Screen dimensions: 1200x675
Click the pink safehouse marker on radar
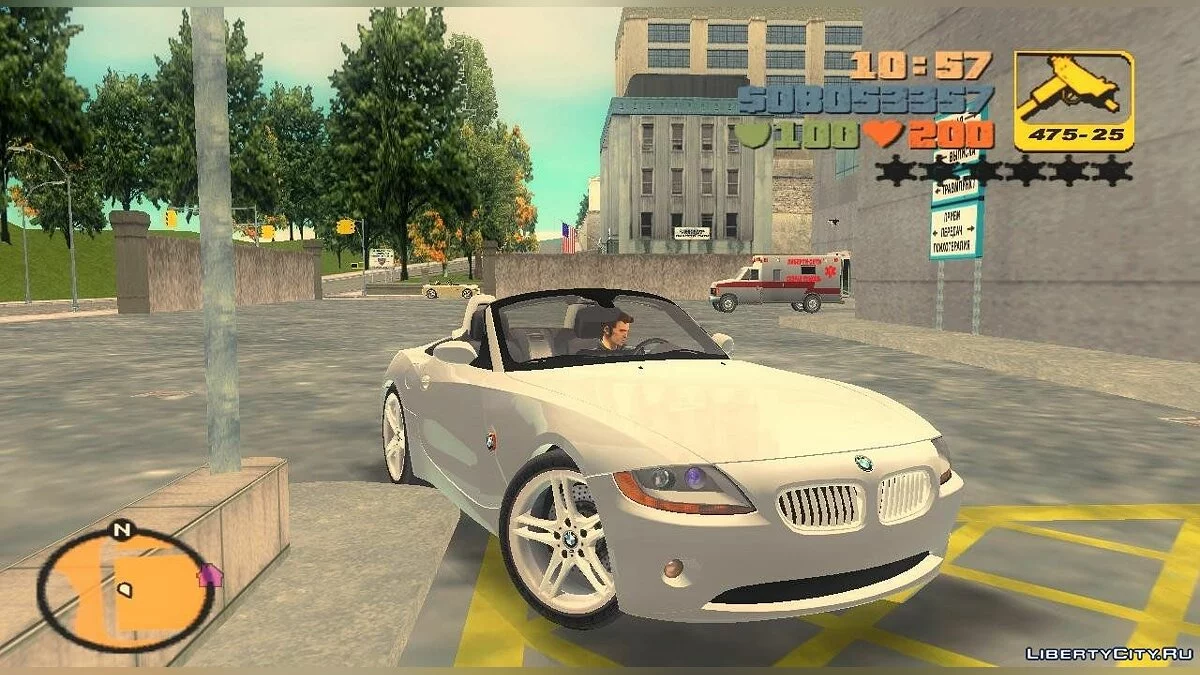[x=210, y=575]
